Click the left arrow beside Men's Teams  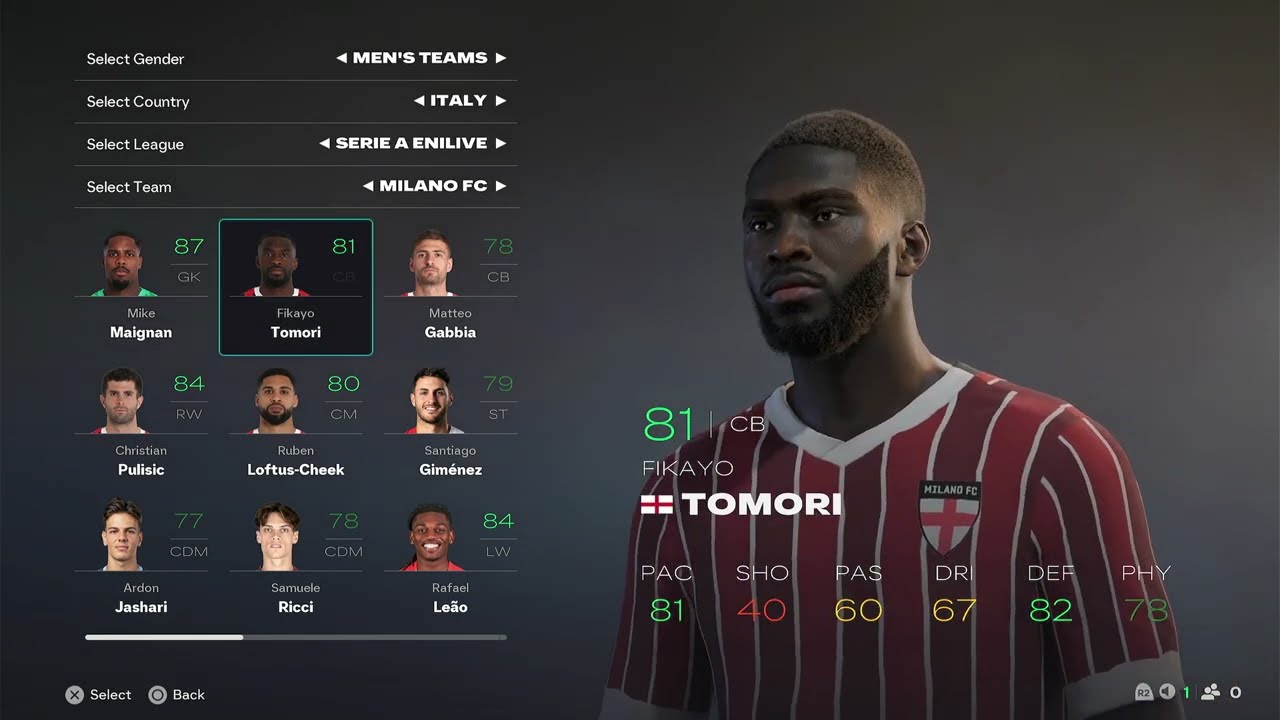tap(342, 58)
